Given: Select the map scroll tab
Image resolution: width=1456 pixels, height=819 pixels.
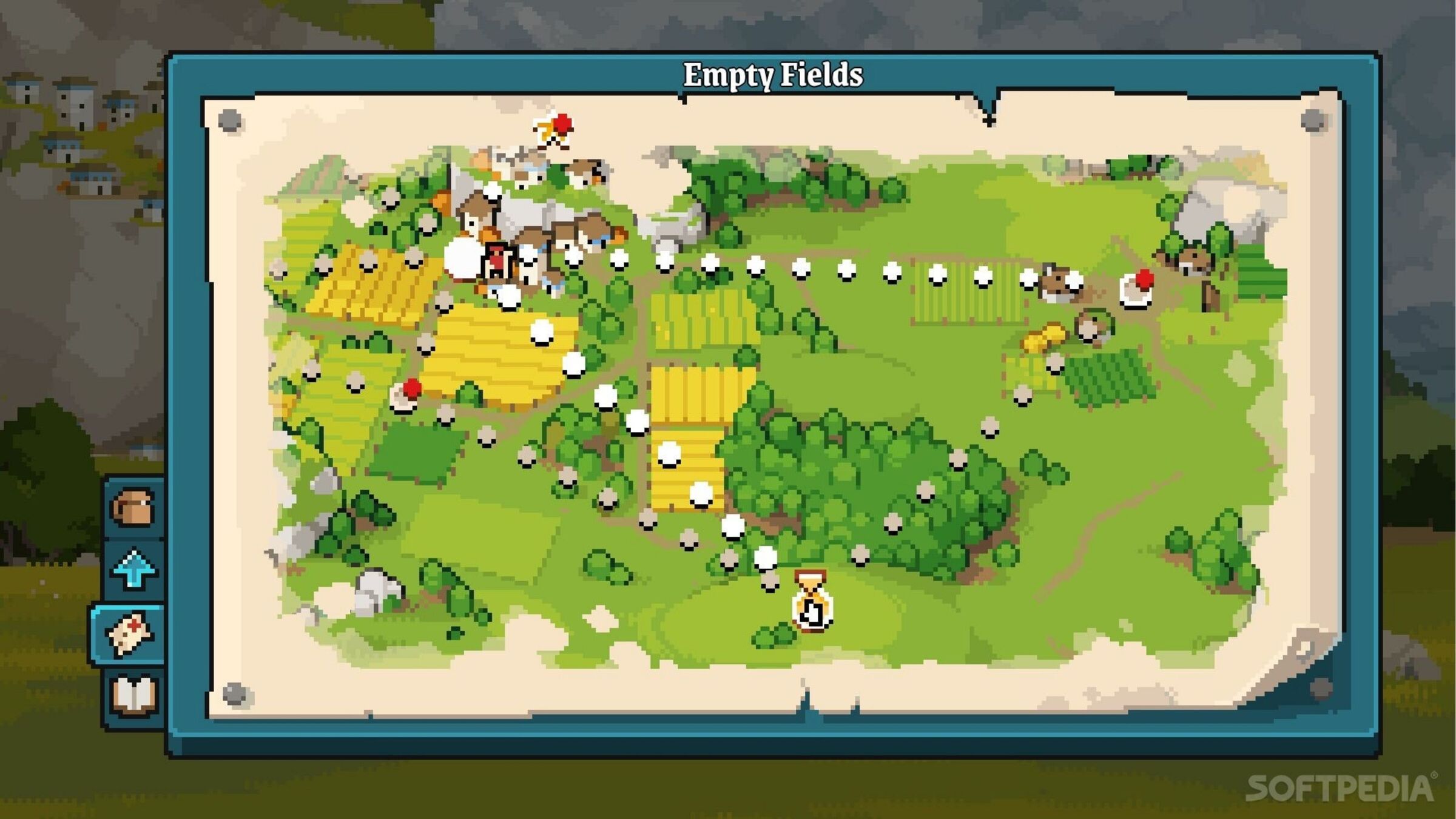Looking at the screenshot, I should pyautogui.click(x=129, y=634).
